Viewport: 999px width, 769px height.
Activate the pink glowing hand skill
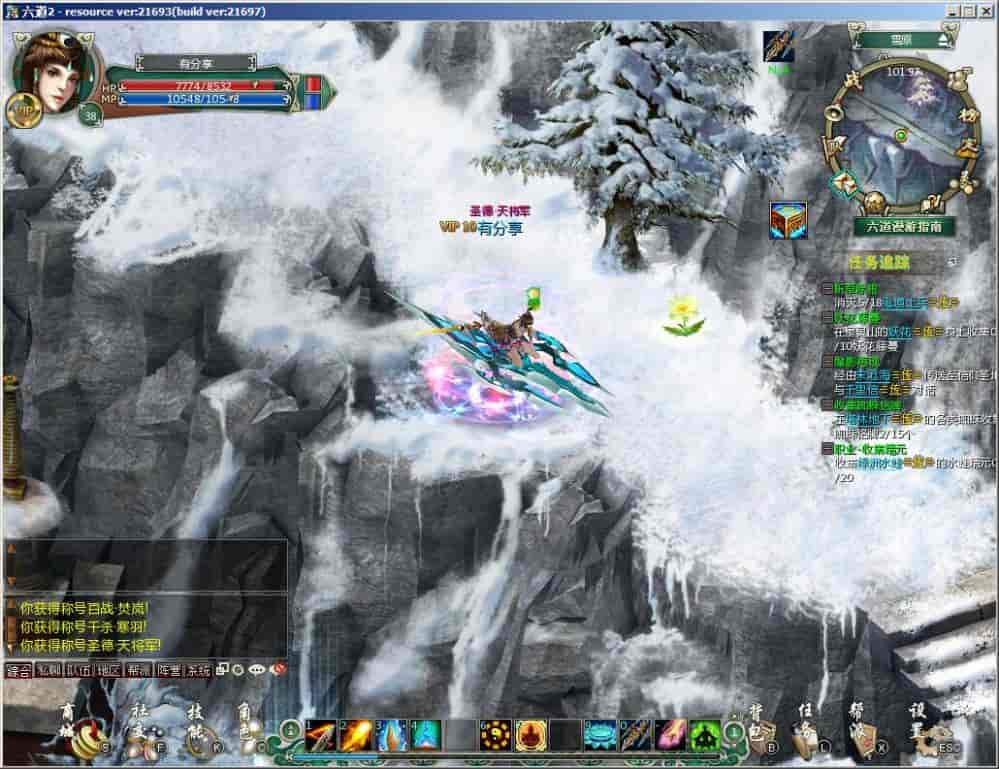point(670,736)
